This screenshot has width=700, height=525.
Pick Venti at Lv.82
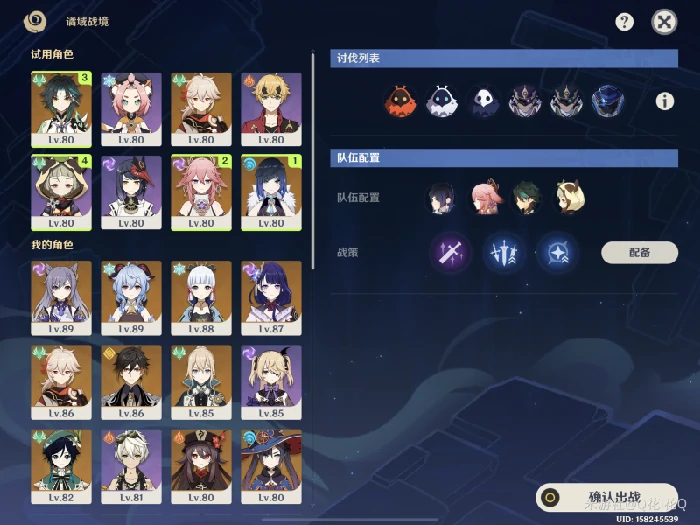coord(62,464)
